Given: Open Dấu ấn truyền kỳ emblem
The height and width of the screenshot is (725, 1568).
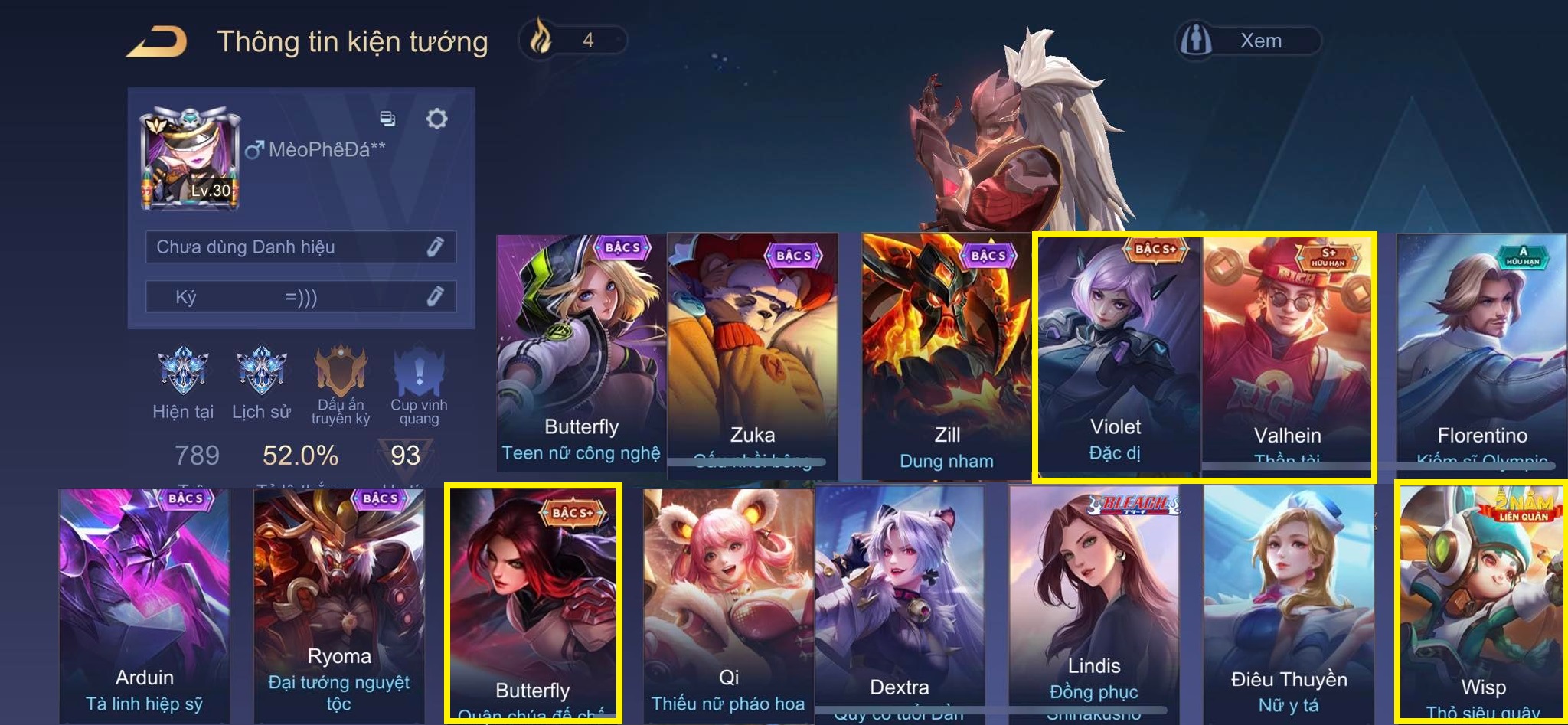Looking at the screenshot, I should [341, 373].
